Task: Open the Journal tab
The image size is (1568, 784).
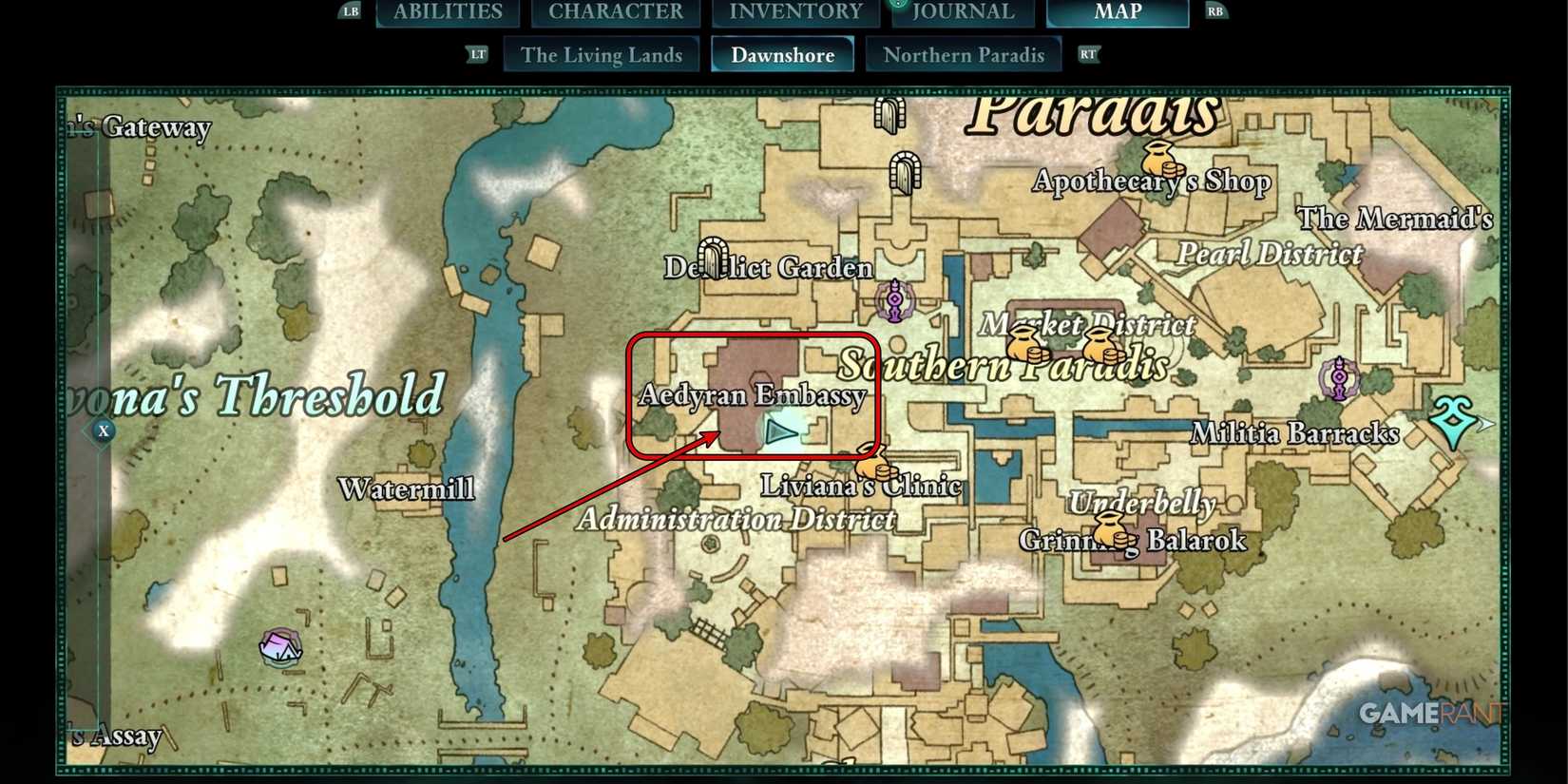Action: pos(962,11)
